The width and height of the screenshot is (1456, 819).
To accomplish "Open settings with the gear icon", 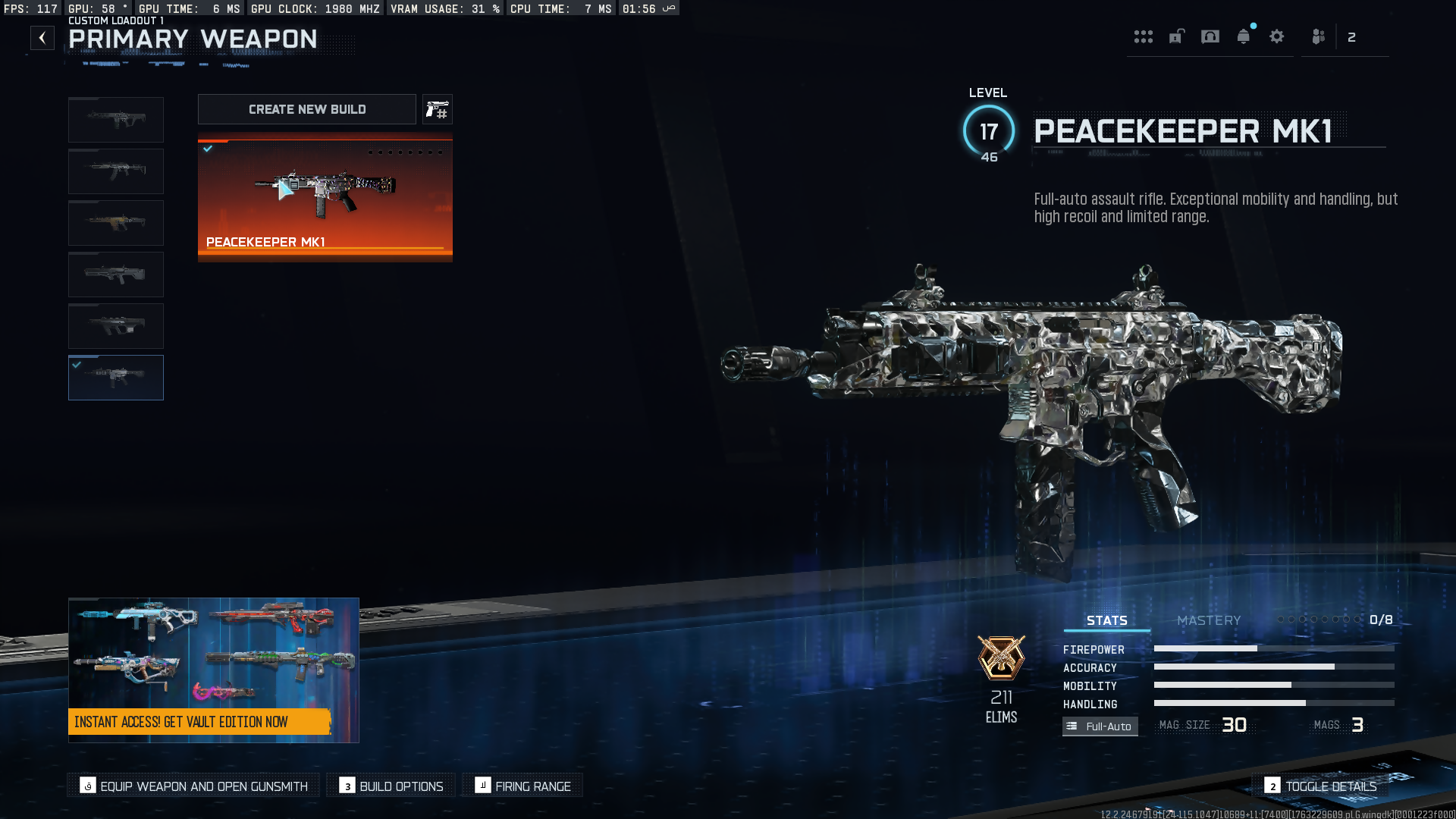I will (1277, 36).
